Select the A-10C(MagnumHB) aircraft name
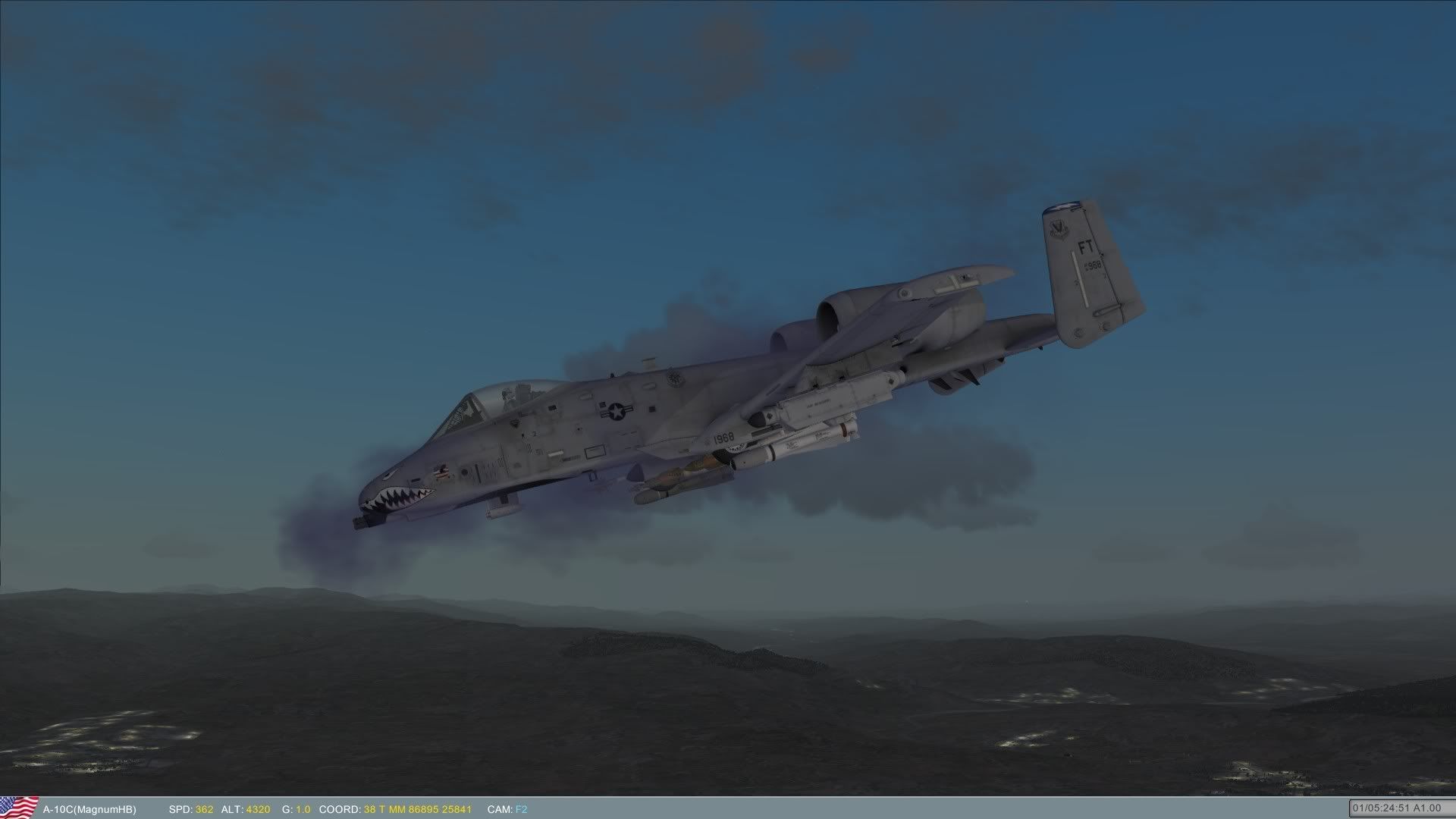This screenshot has width=1456, height=819. [x=90, y=808]
